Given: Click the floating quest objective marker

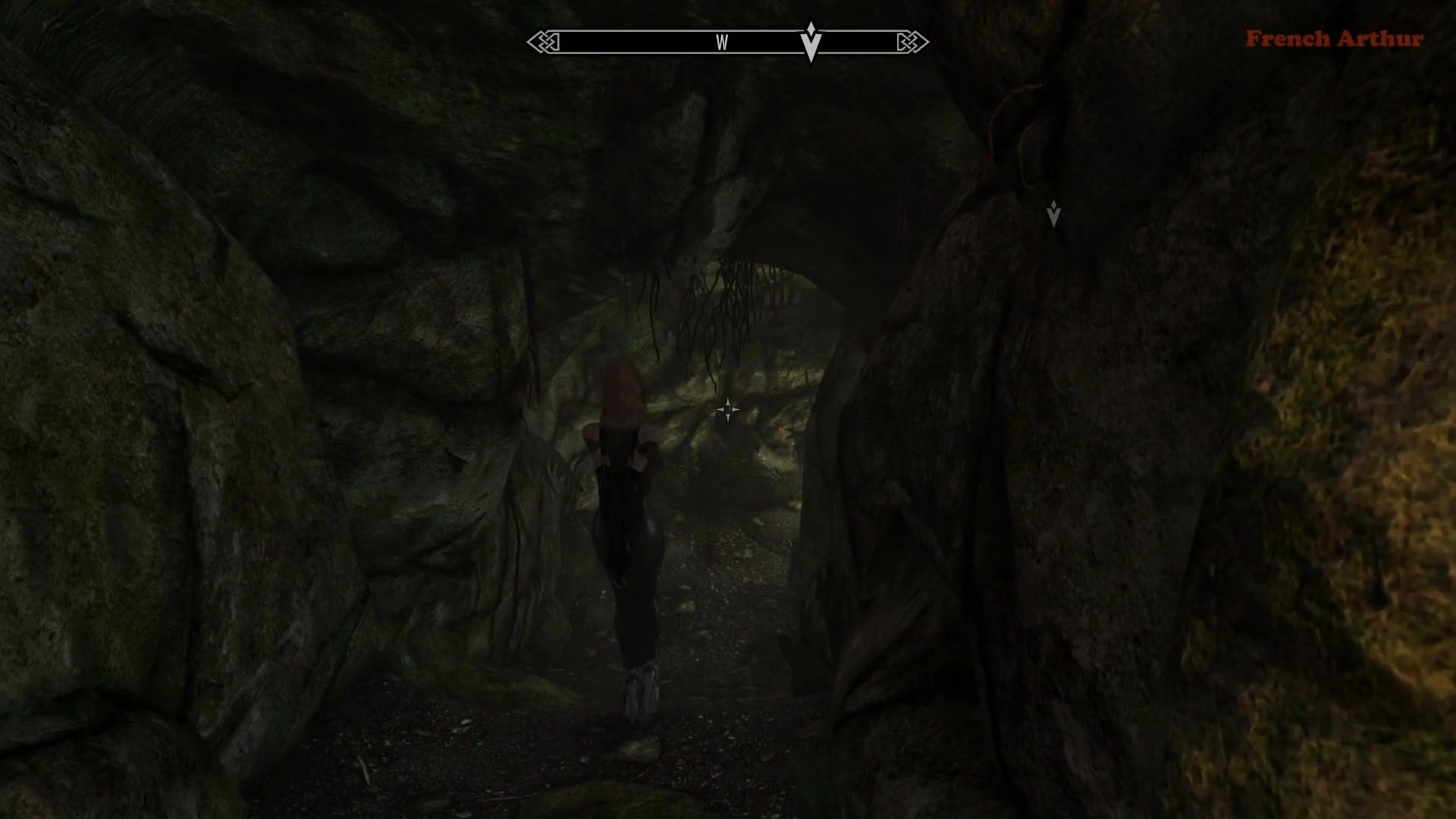Looking at the screenshot, I should point(1053,215).
